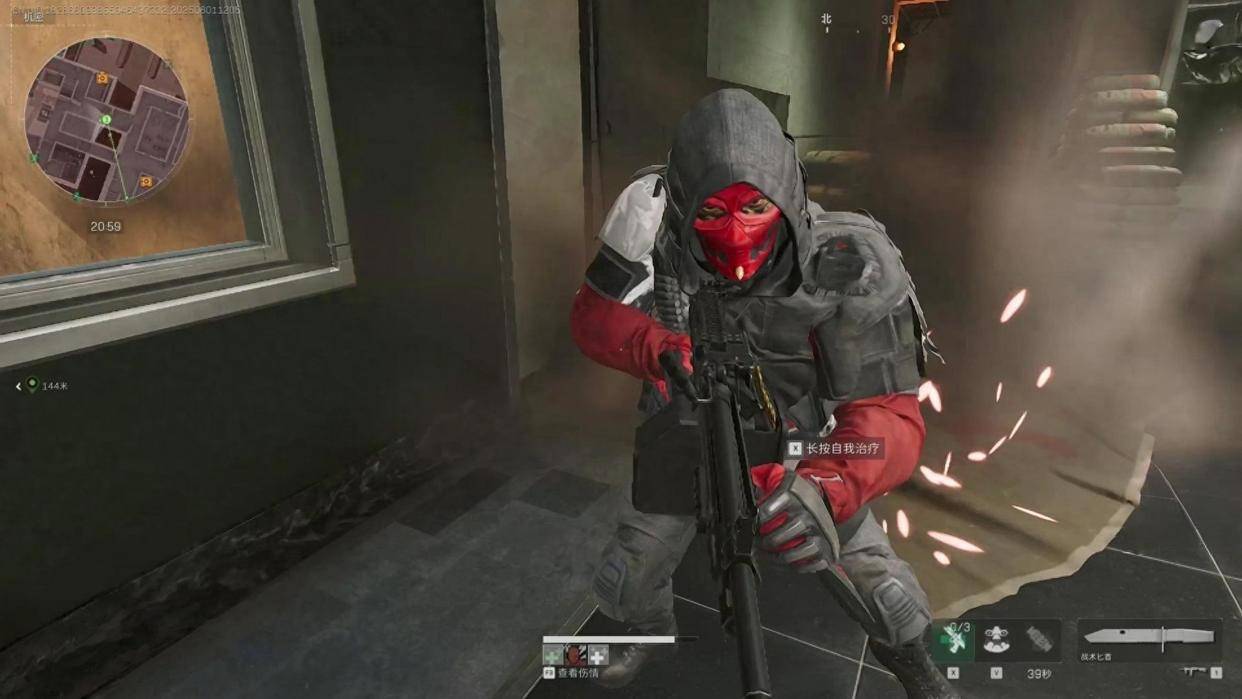Equip the 战术匕首 tactical knife slot
Viewport: 1242px width, 699px height.
click(1149, 639)
